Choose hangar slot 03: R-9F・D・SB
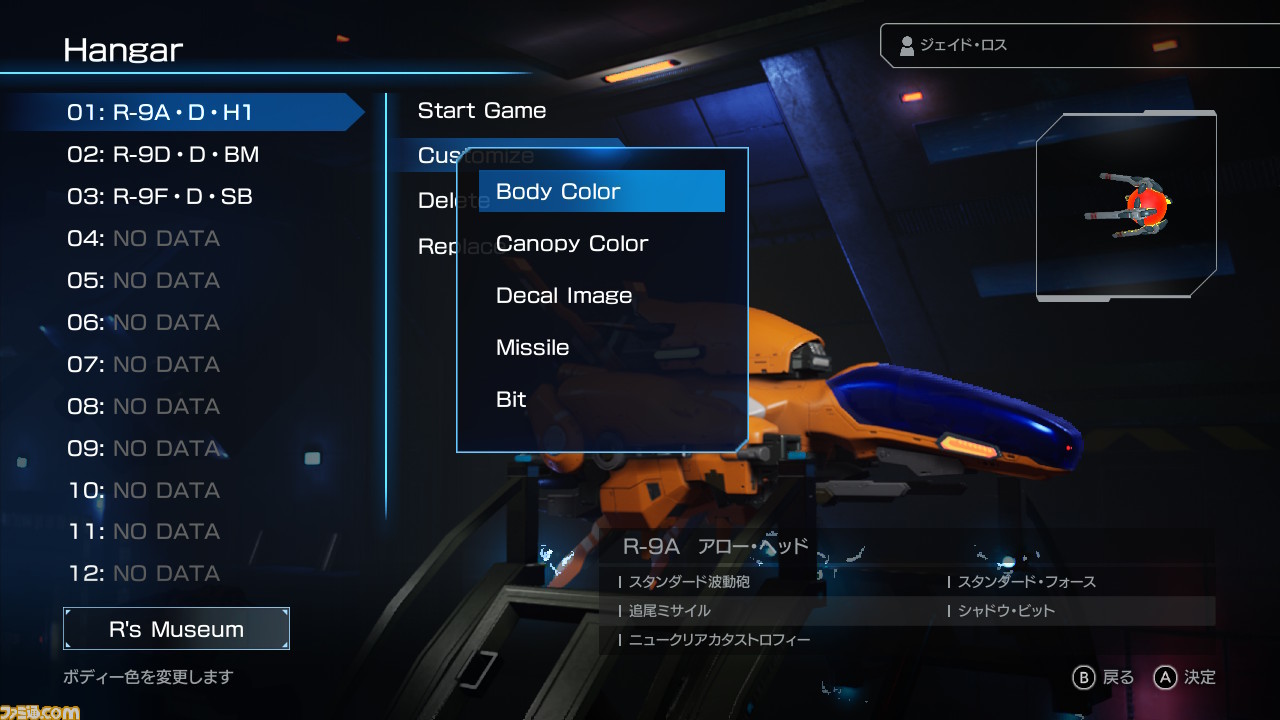 [160, 196]
